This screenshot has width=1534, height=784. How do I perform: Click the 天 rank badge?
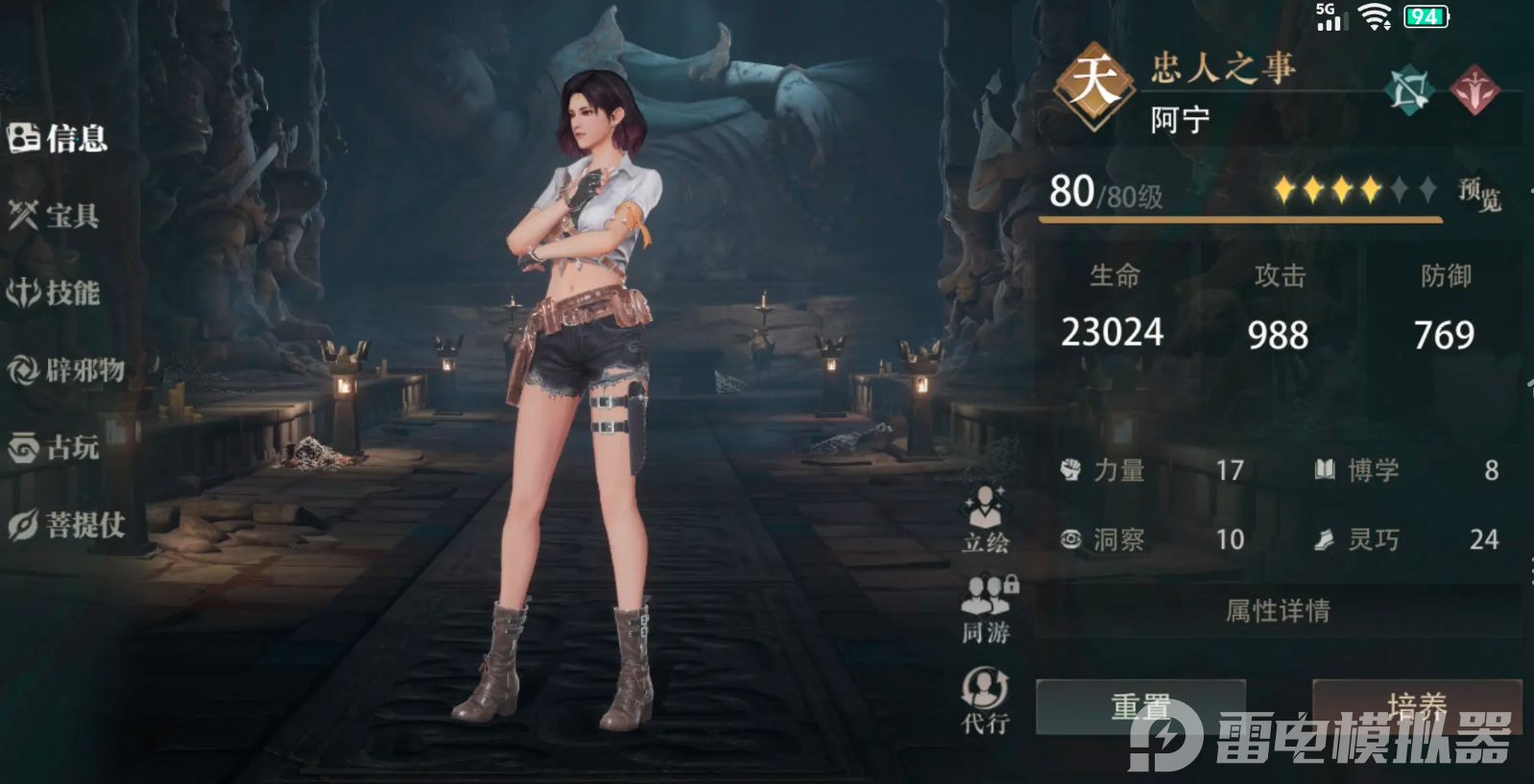click(x=1094, y=84)
